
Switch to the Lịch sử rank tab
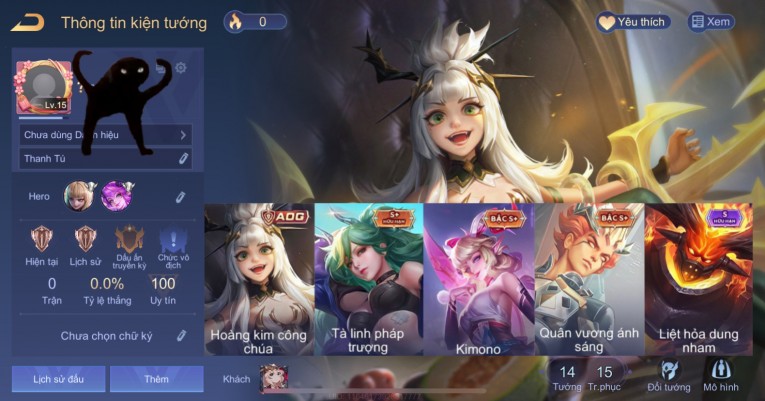coord(86,245)
